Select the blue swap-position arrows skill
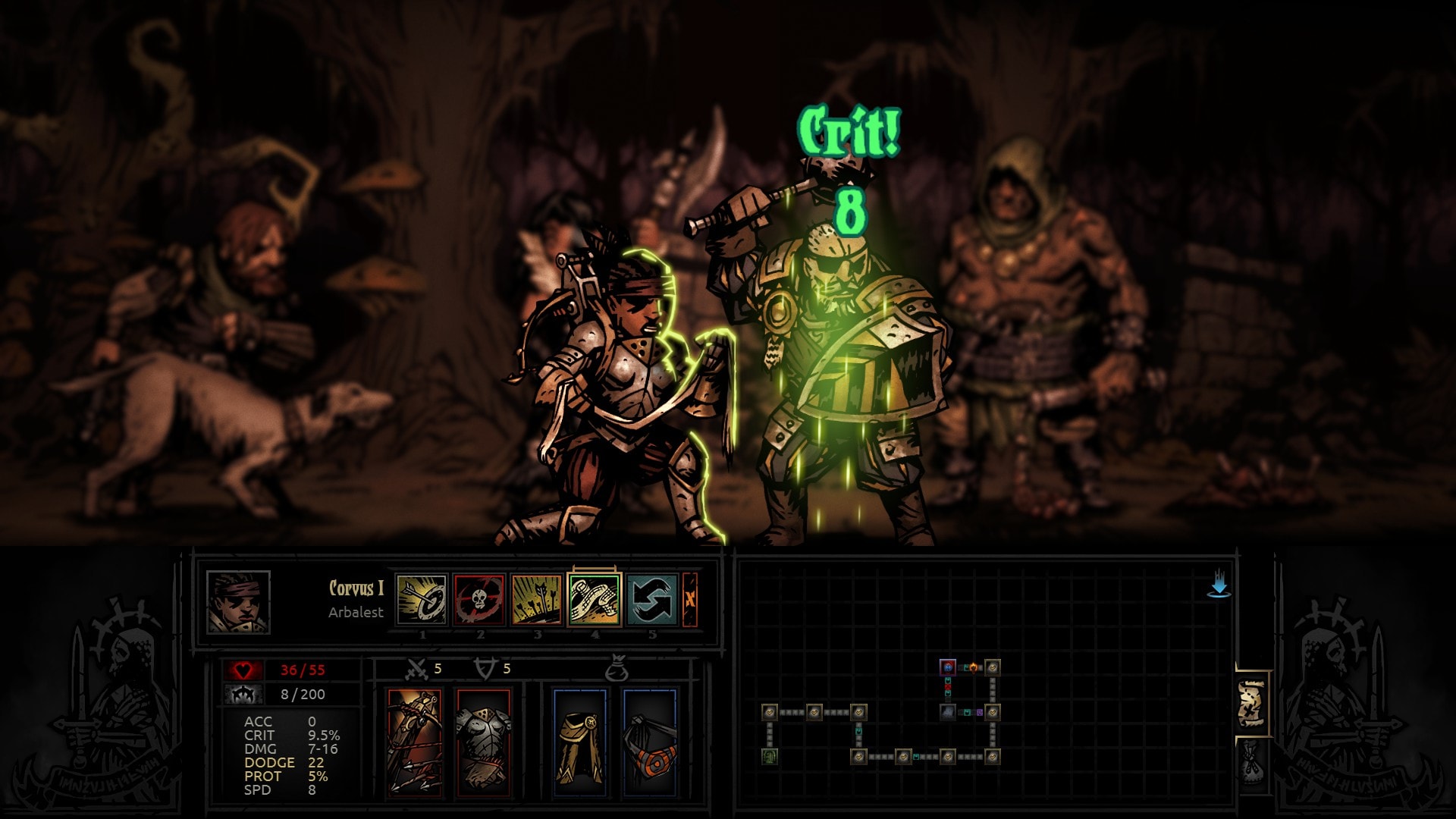 [x=652, y=599]
